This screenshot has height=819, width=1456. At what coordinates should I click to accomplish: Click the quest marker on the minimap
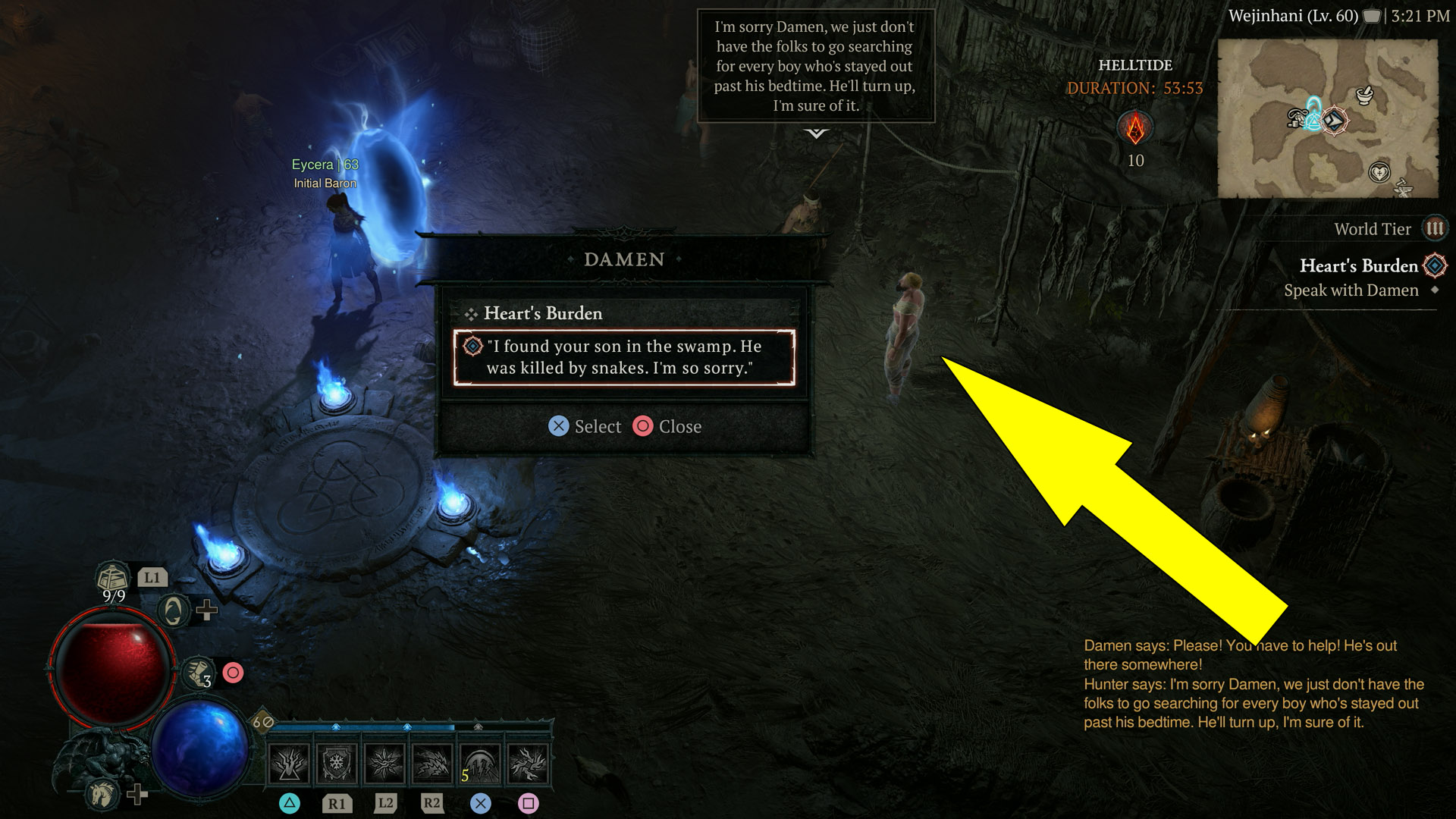1335,121
